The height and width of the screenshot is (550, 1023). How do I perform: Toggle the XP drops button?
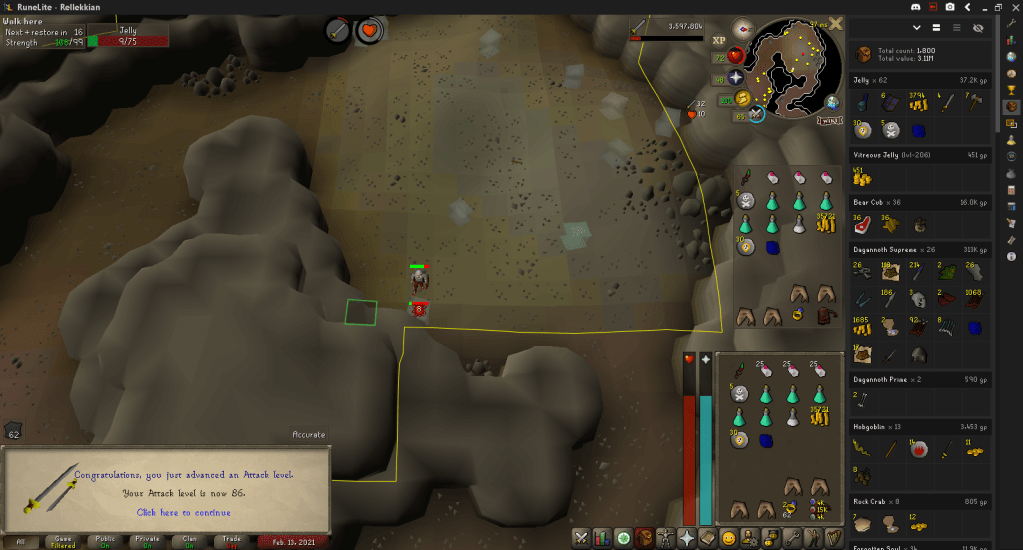pos(719,41)
